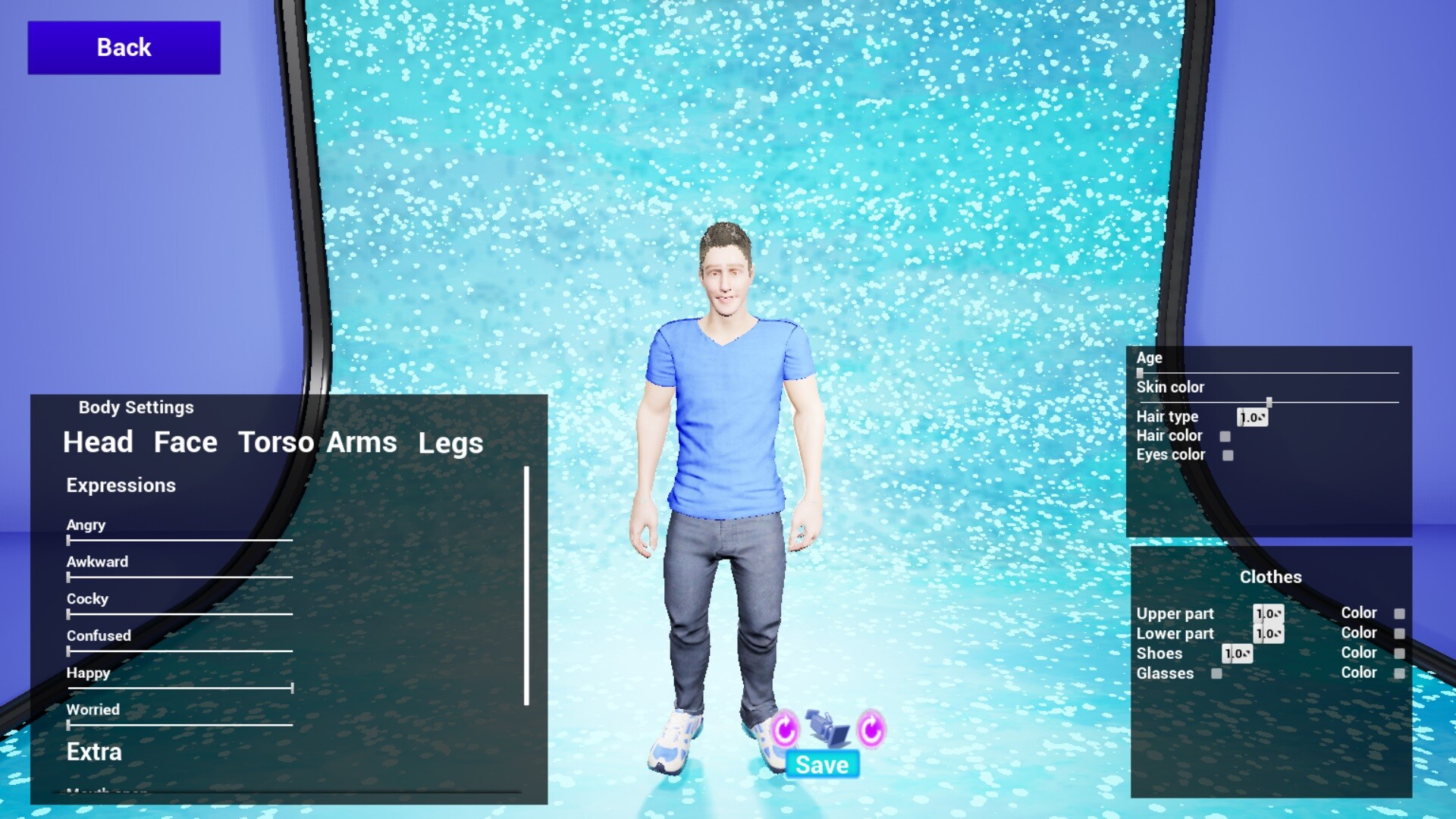Click the Age slider handle
Image resolution: width=1456 pixels, height=819 pixels.
pos(1140,372)
